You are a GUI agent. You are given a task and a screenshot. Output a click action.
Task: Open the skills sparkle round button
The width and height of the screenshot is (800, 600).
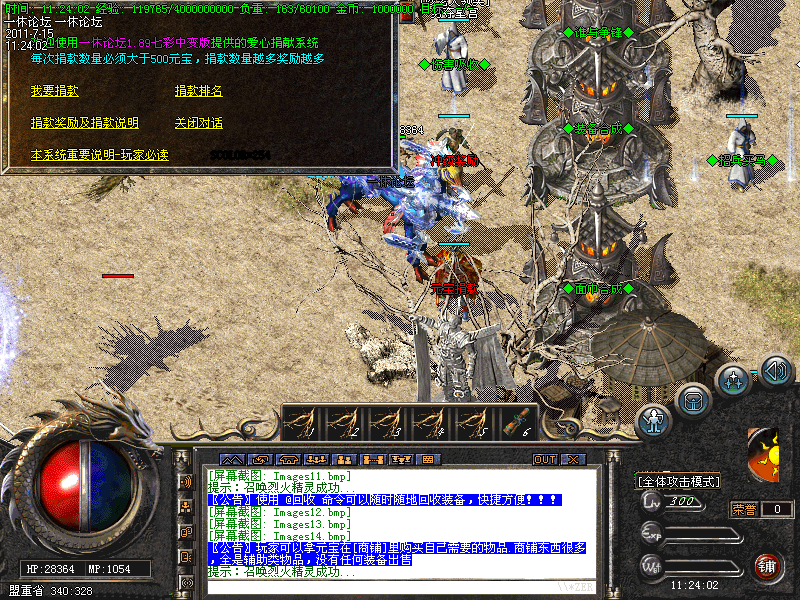click(x=733, y=380)
